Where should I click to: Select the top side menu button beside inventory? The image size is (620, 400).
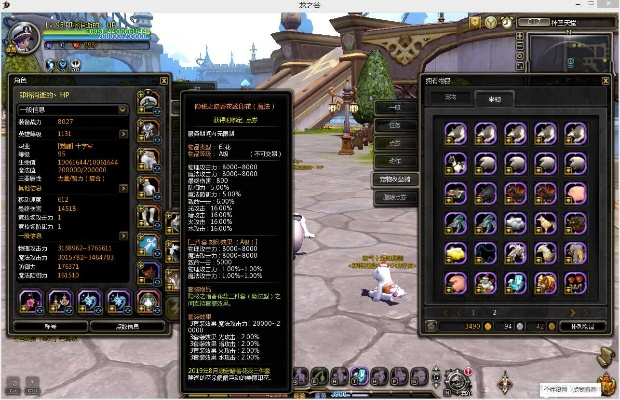point(395,107)
